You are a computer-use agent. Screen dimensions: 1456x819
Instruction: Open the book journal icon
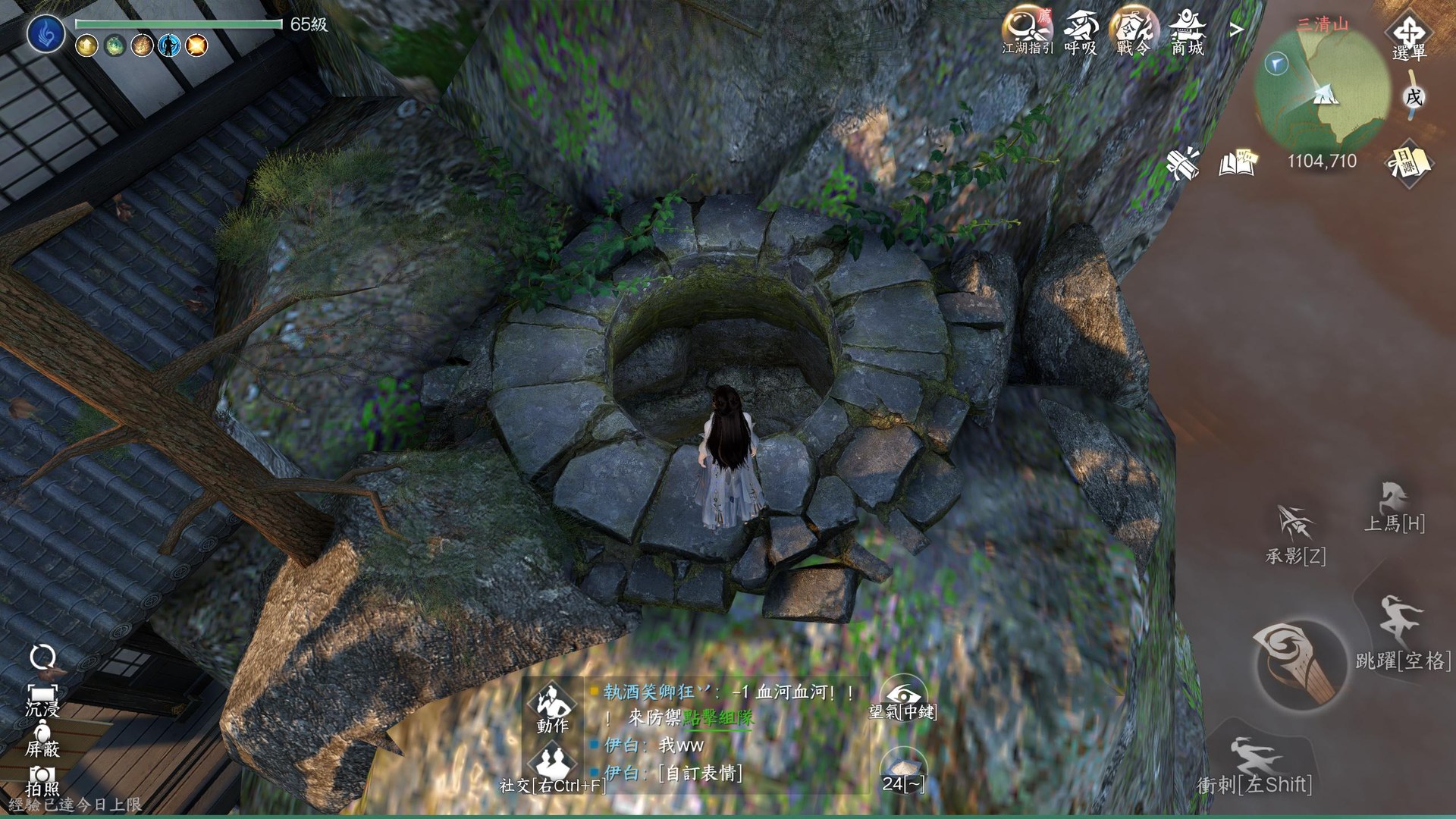1238,162
